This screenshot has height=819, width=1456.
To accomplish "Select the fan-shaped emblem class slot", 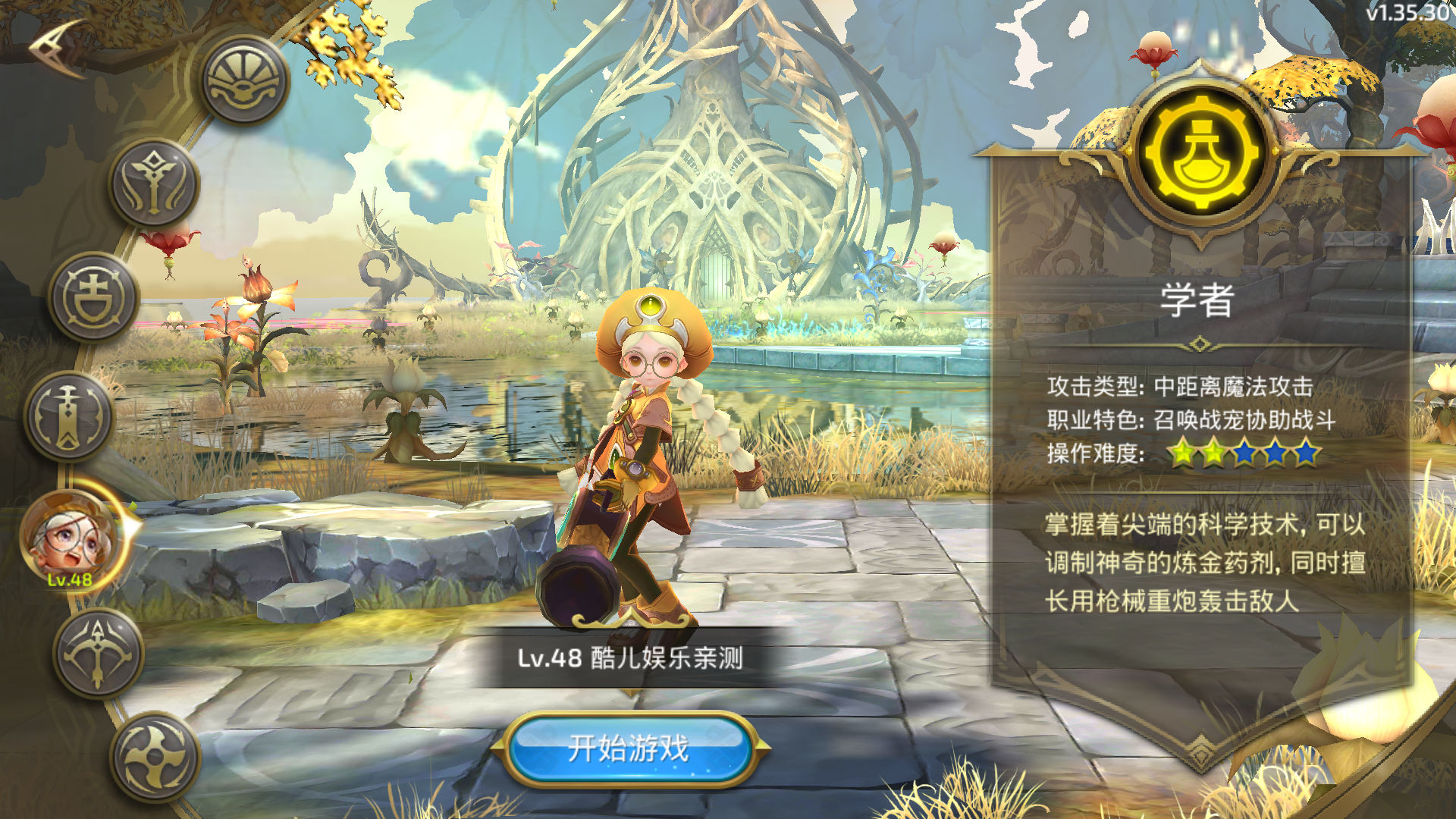I will [x=245, y=80].
